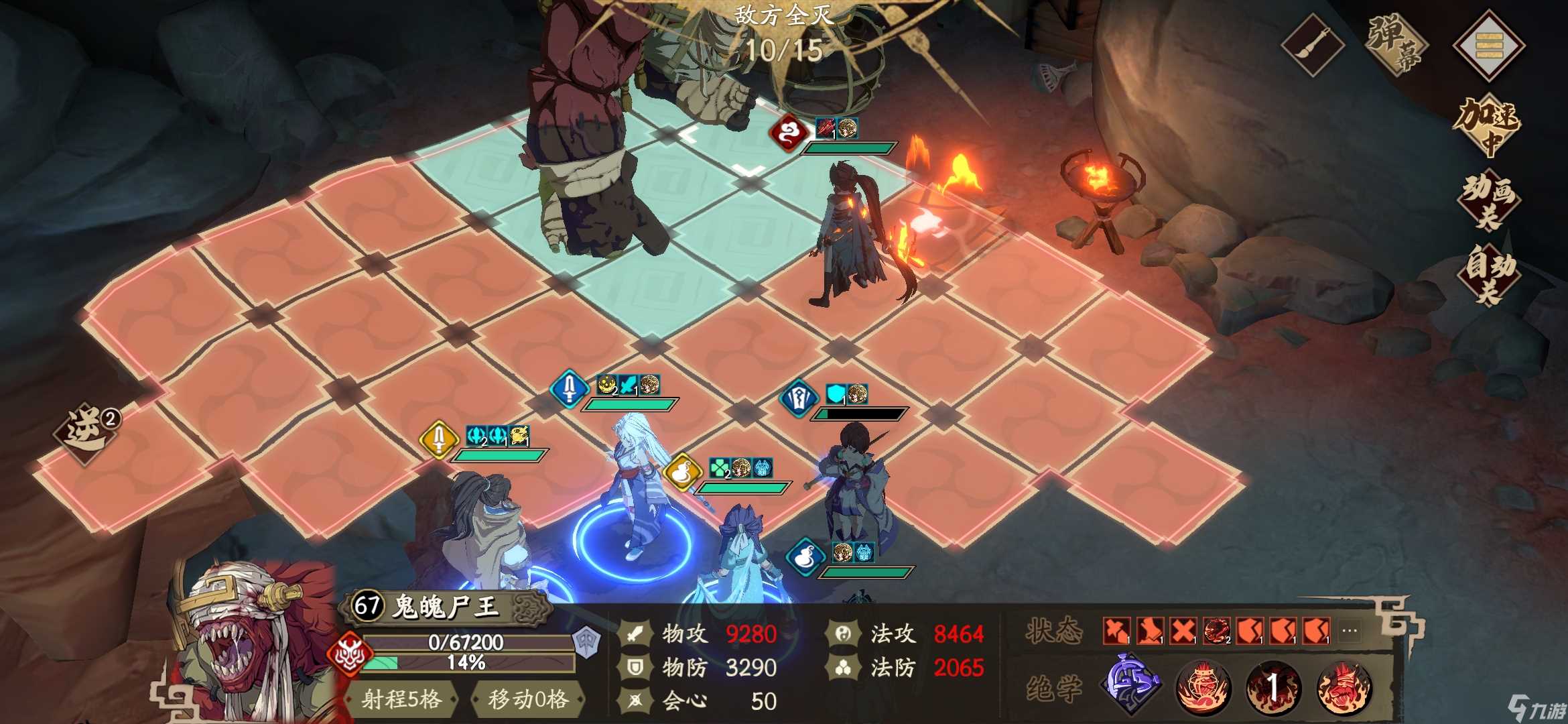Click the 射程5格 range tag
Image resolution: width=1568 pixels, height=724 pixels.
(401, 699)
